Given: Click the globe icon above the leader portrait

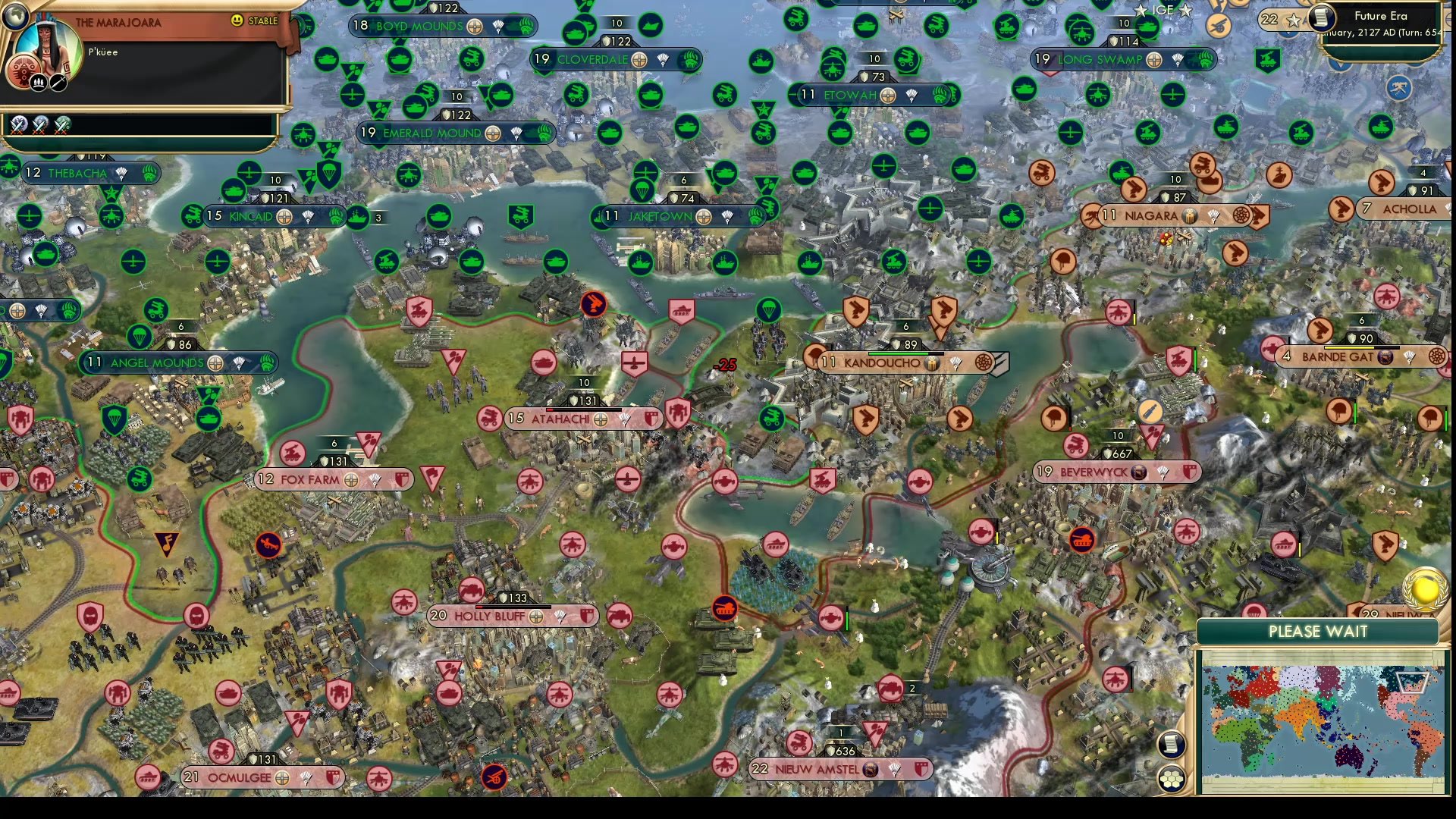Looking at the screenshot, I should pyautogui.click(x=16, y=17).
